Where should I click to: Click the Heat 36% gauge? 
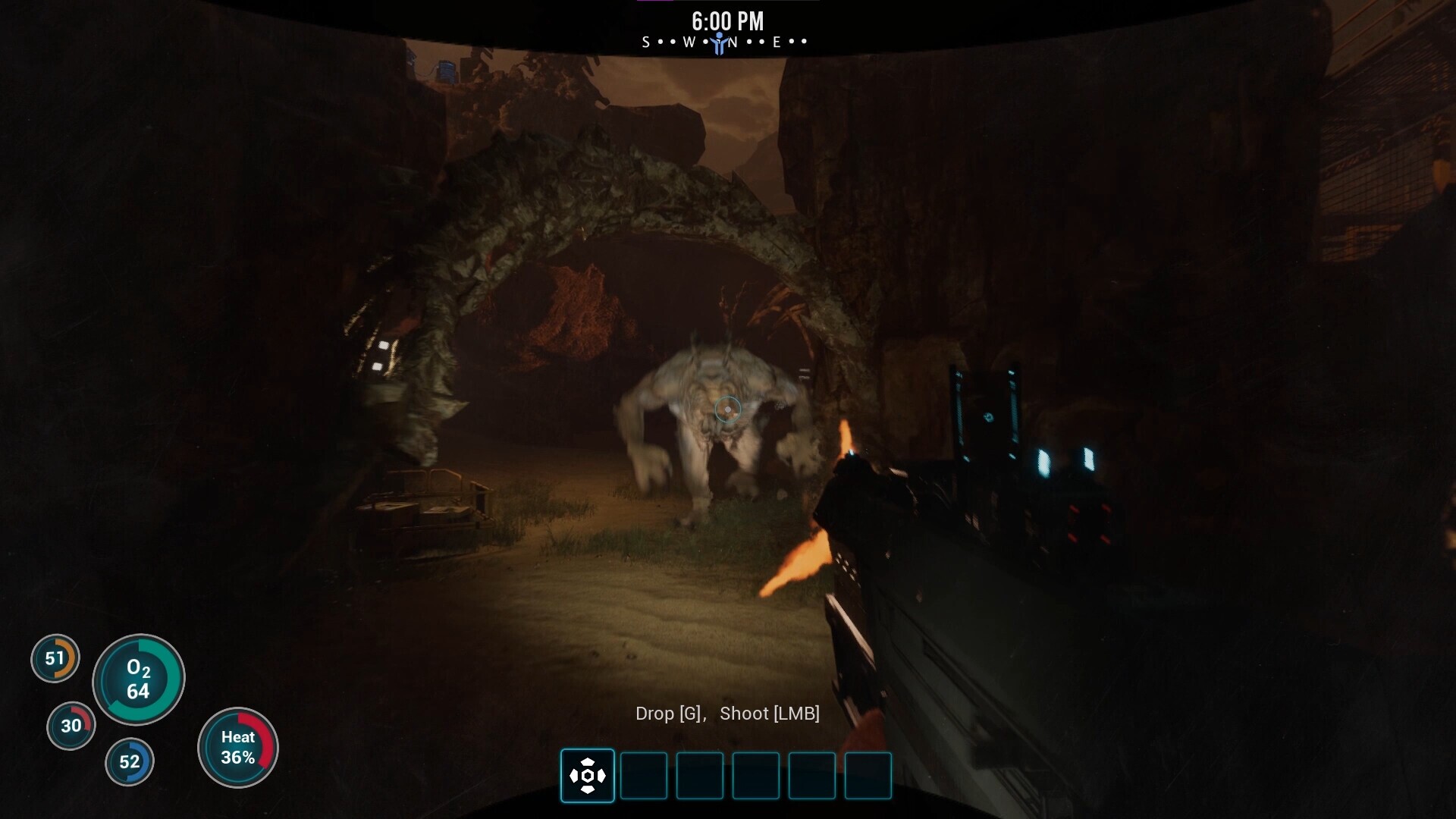pyautogui.click(x=238, y=747)
